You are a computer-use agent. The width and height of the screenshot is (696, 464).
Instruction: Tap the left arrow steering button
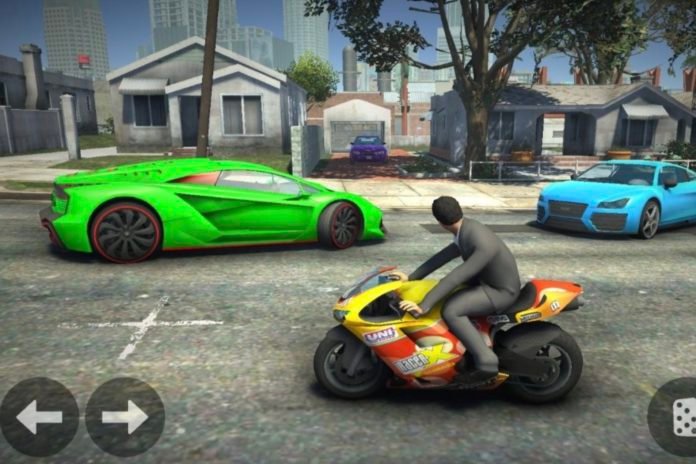(x=39, y=417)
